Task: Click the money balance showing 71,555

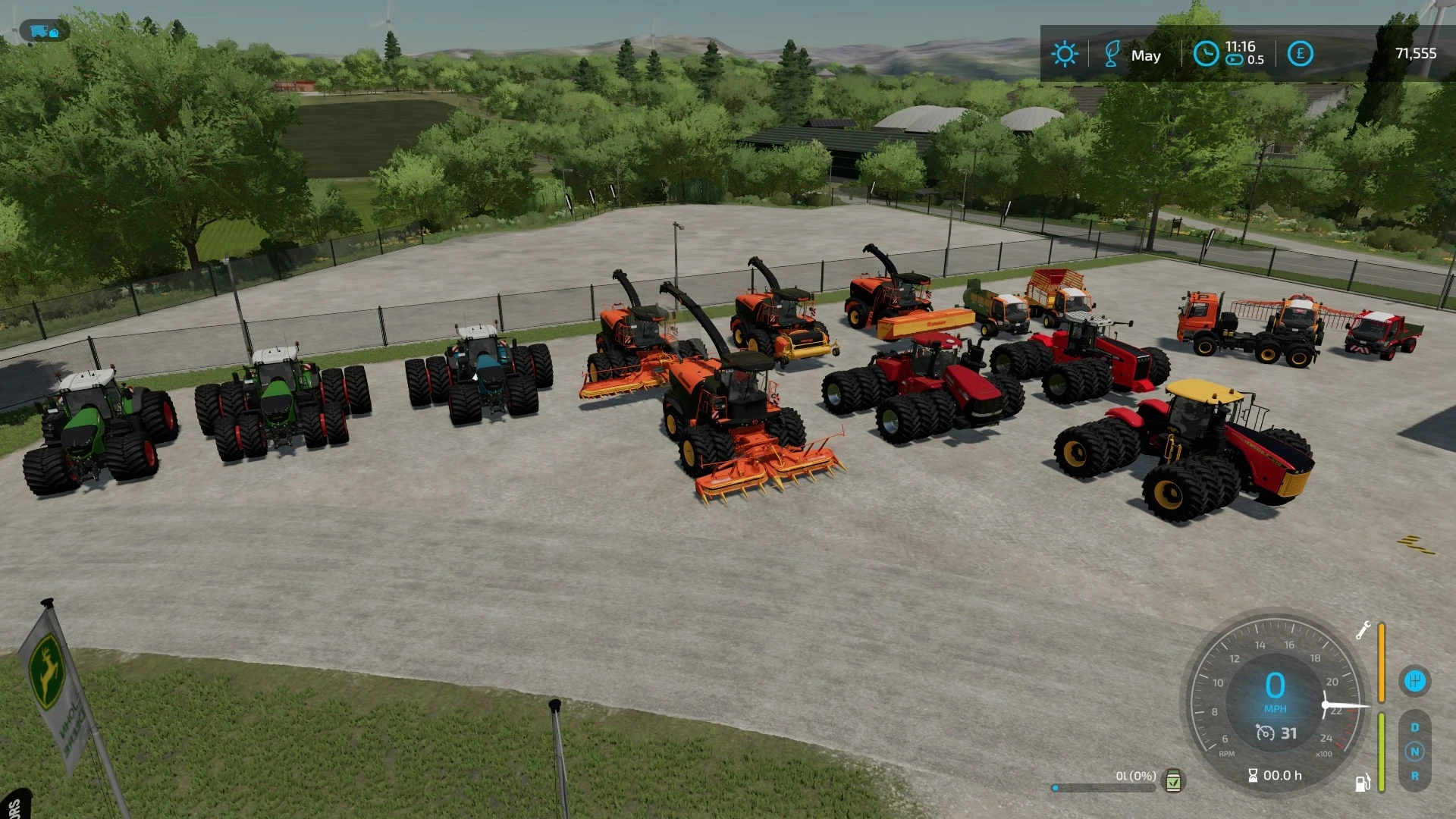Action: click(1416, 53)
